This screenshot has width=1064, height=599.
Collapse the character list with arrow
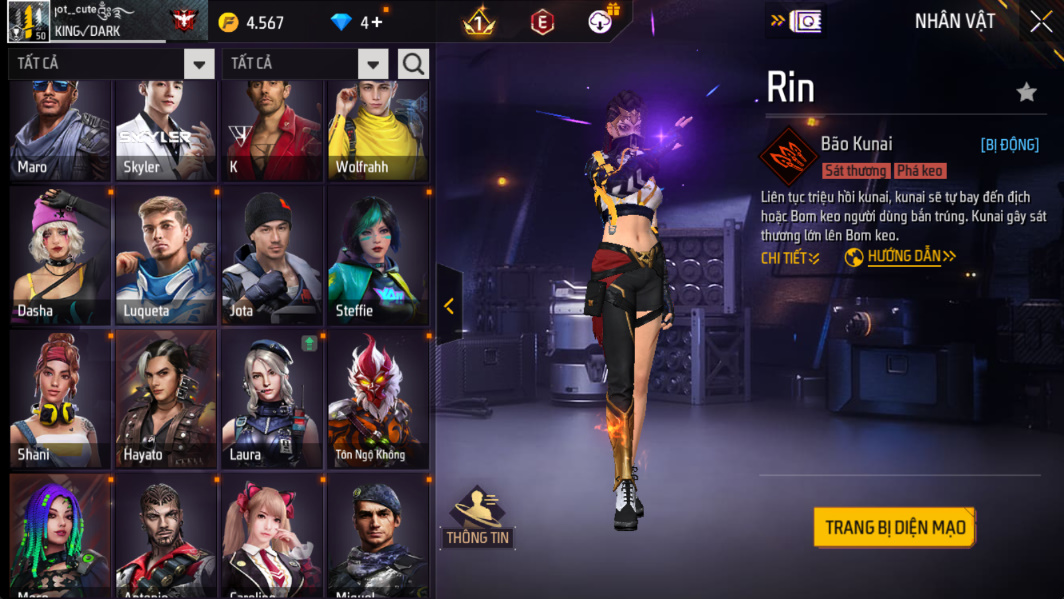[x=449, y=306]
